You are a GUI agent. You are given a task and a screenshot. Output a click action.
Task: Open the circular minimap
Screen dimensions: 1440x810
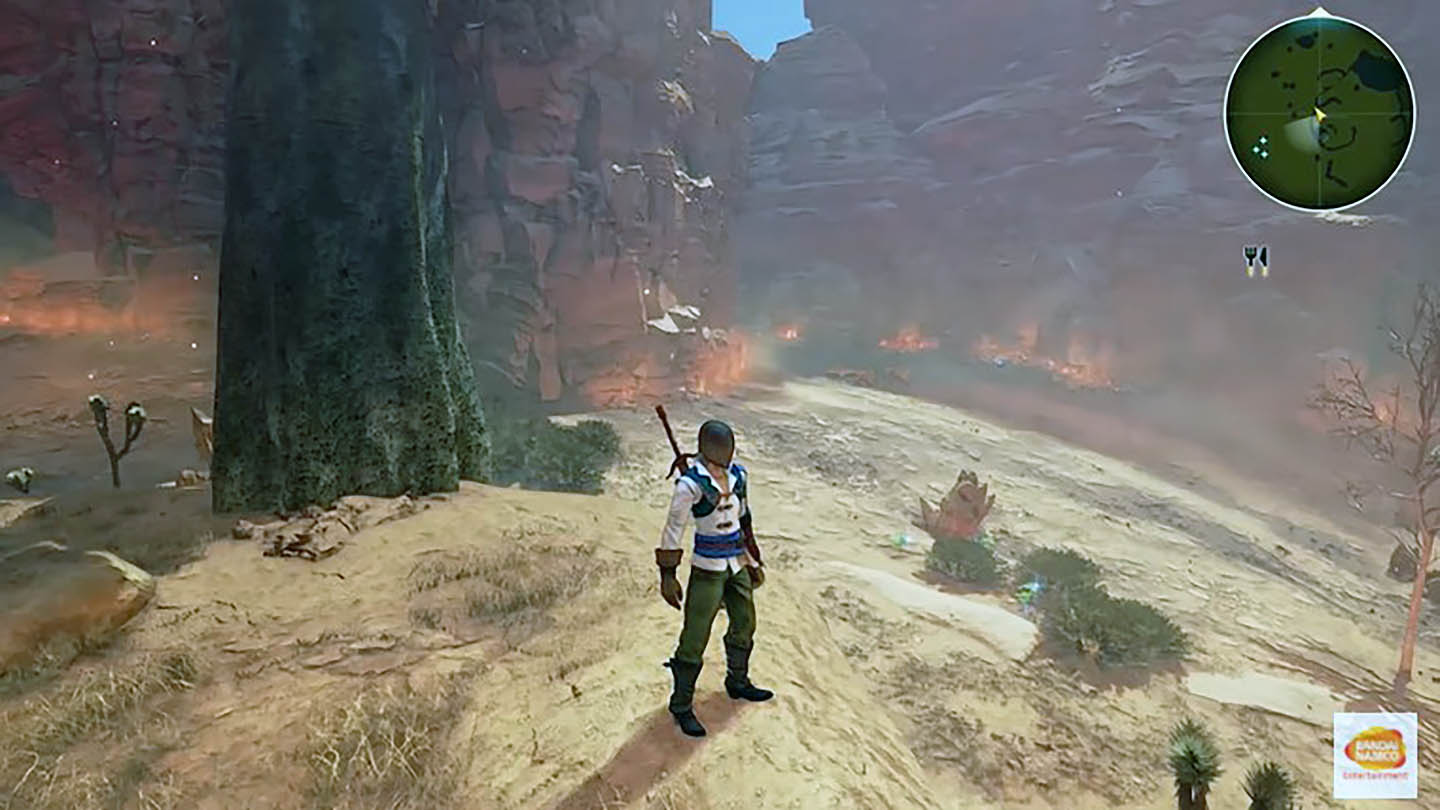pos(1319,113)
